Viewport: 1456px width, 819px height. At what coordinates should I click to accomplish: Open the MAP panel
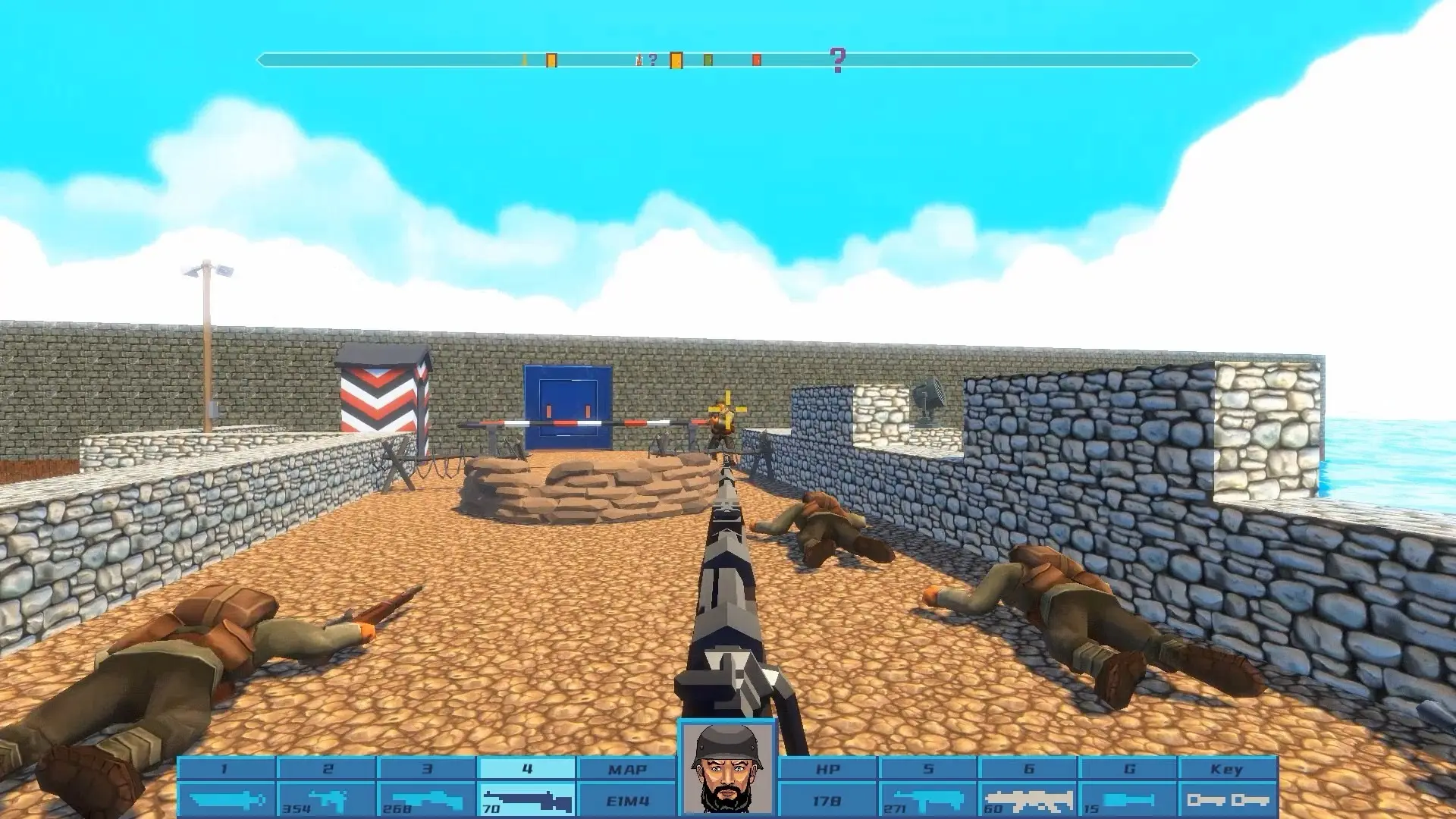[x=629, y=768]
